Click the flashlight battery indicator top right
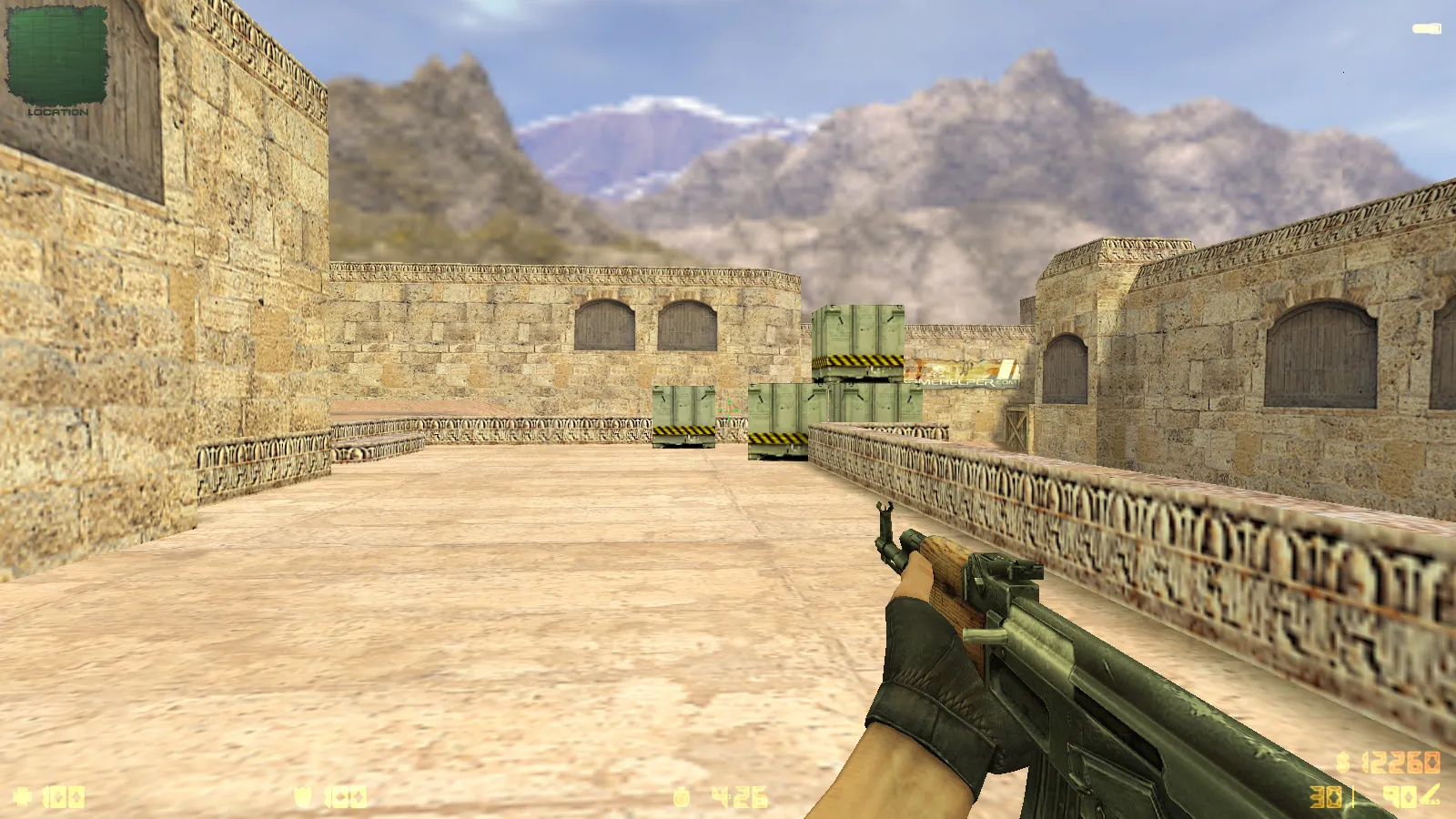Screen dimensions: 1456x819 pos(1427,27)
